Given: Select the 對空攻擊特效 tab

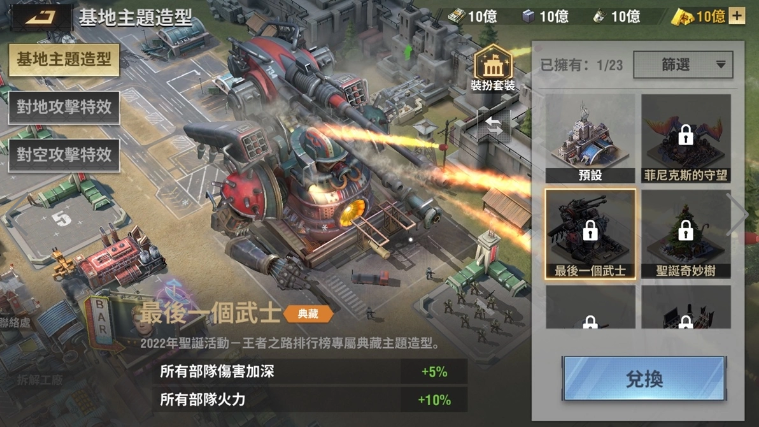Looking at the screenshot, I should pos(64,154).
